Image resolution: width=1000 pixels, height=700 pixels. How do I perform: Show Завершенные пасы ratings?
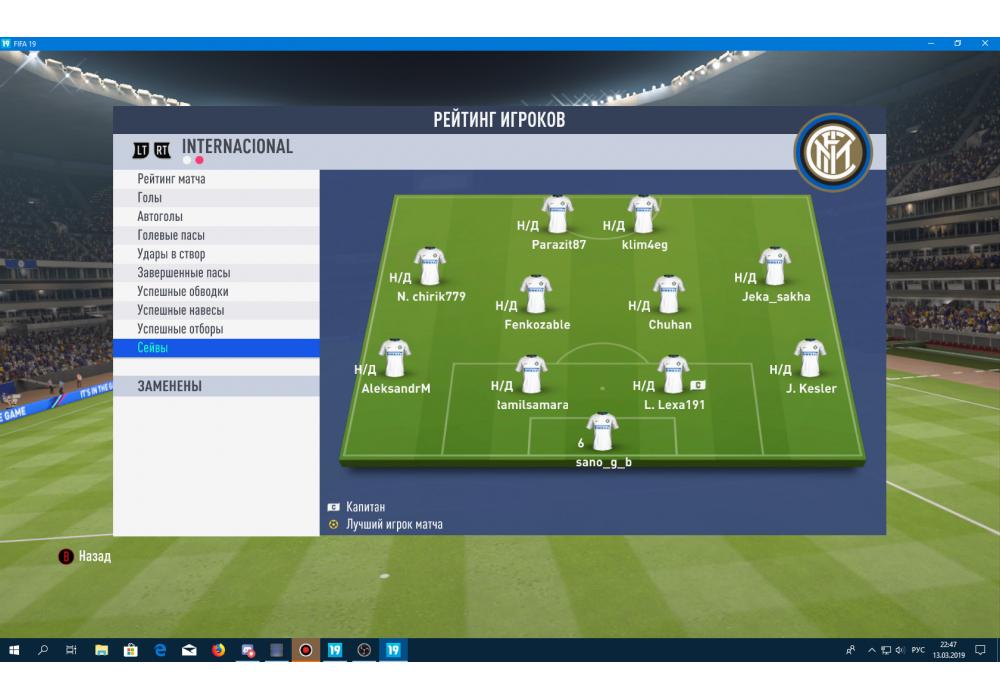click(x=215, y=273)
